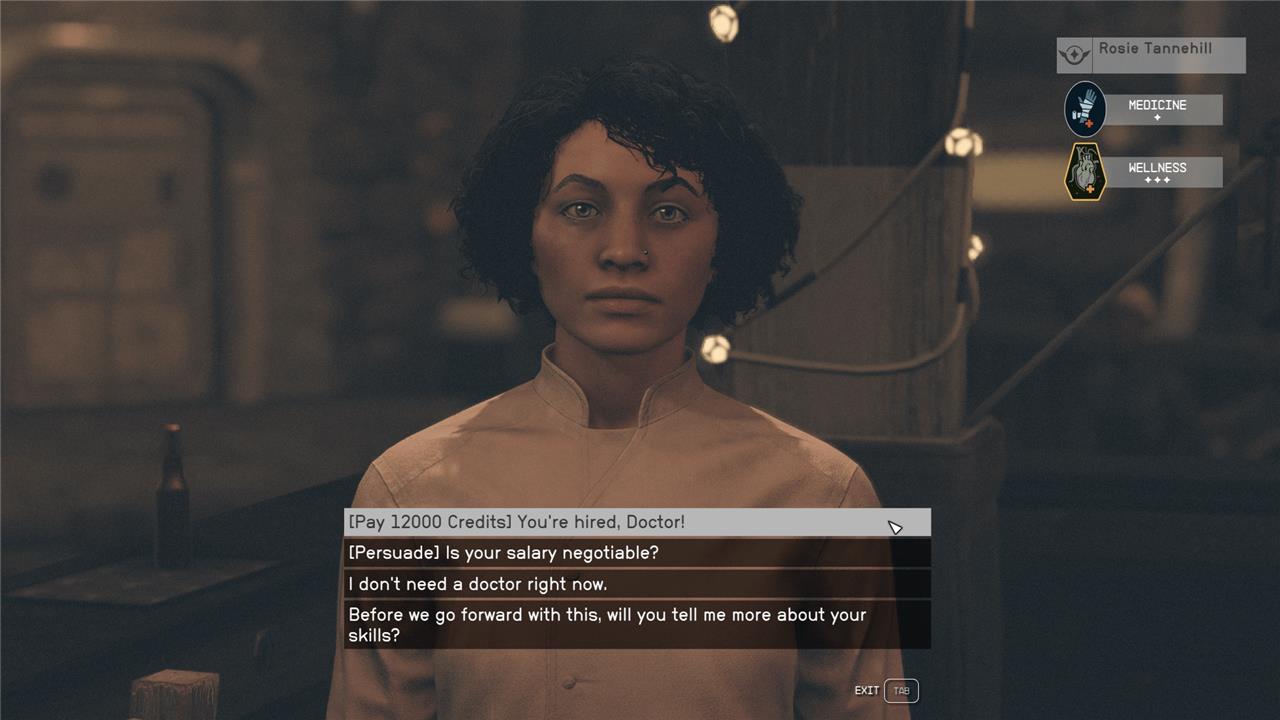Decline with "I don't need a doctor"
This screenshot has width=1280, height=720.
636,584
